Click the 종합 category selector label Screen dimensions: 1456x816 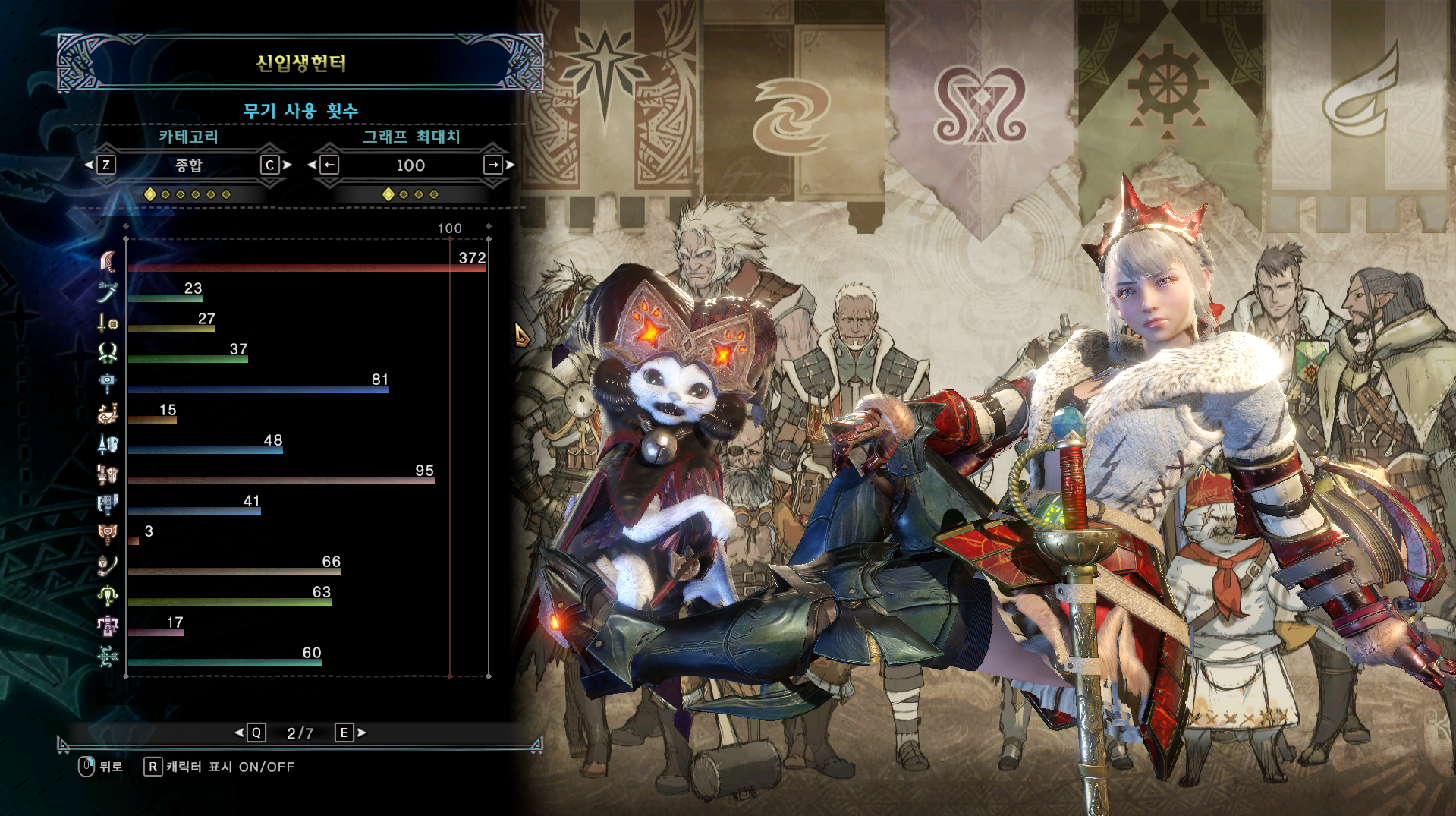click(x=188, y=165)
